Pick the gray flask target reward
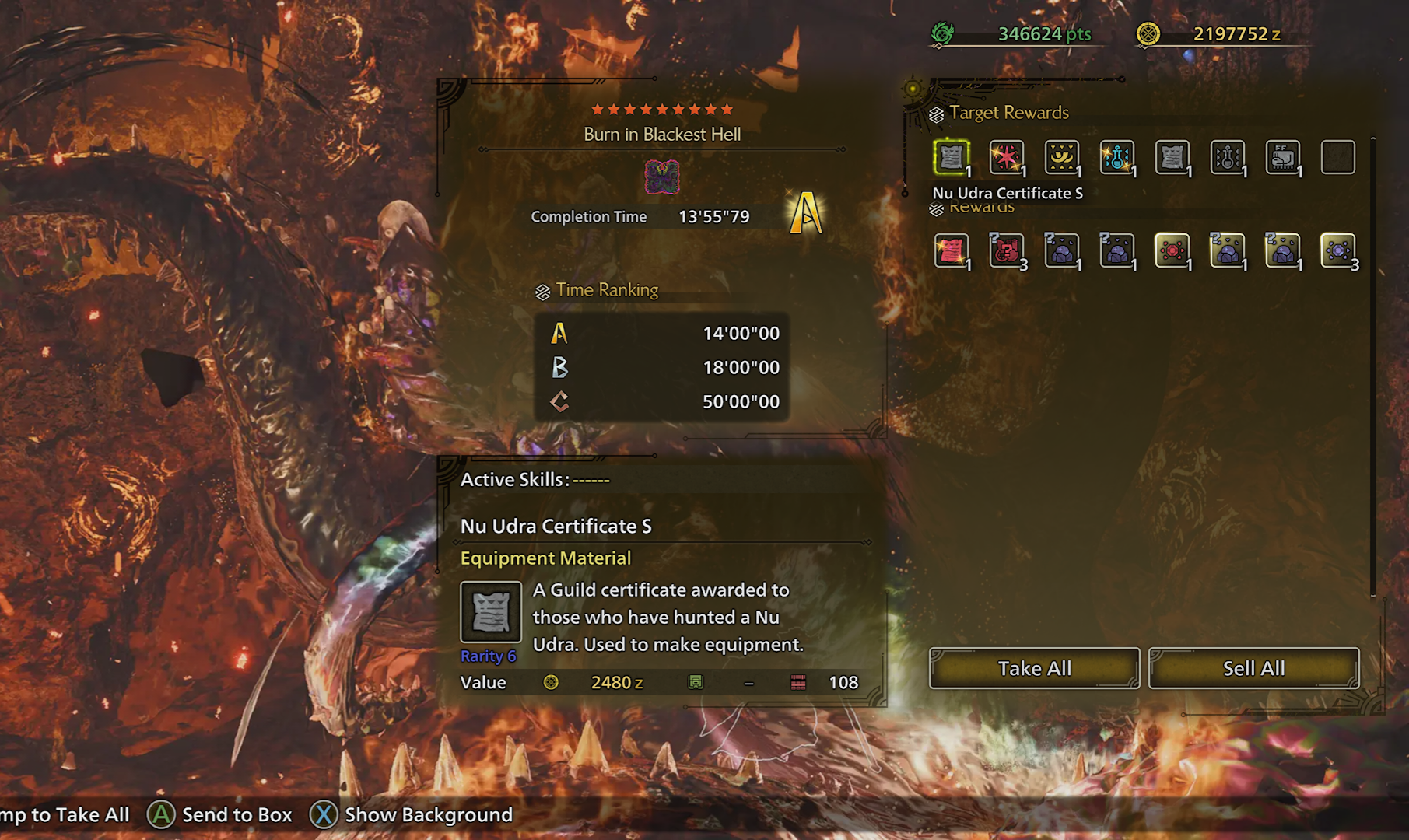 click(x=1227, y=158)
